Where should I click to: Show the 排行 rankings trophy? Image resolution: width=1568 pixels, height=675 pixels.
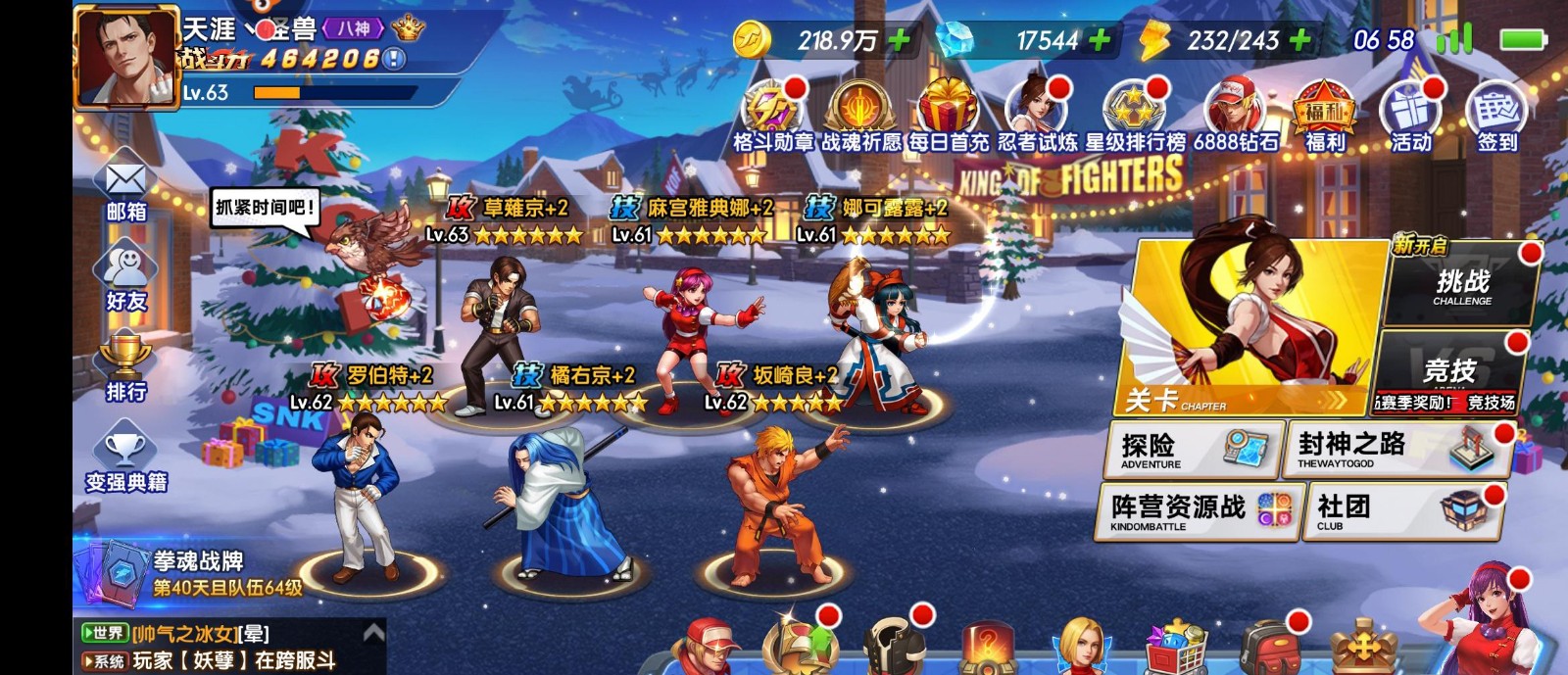point(125,366)
